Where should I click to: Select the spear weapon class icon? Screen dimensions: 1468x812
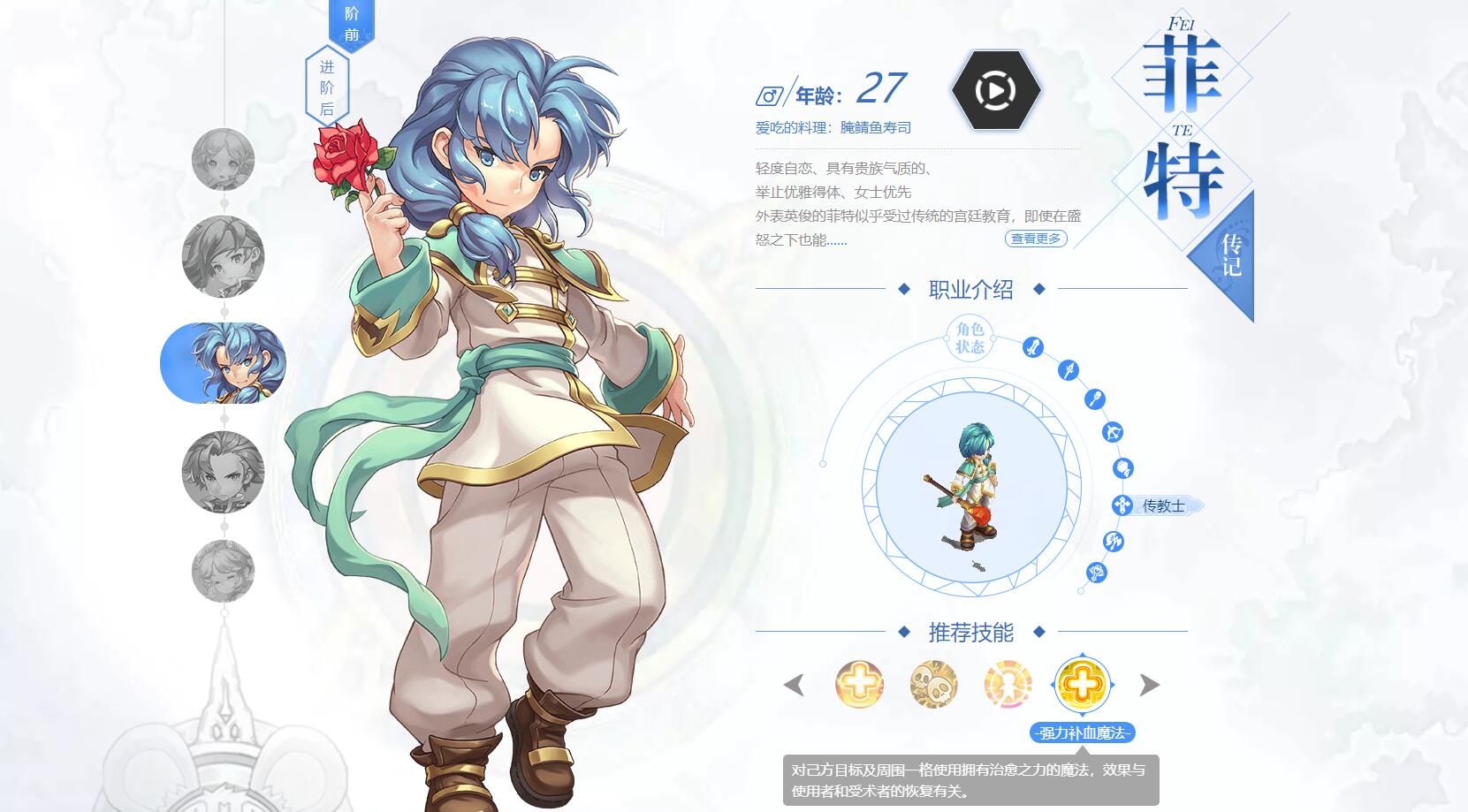[1069, 370]
